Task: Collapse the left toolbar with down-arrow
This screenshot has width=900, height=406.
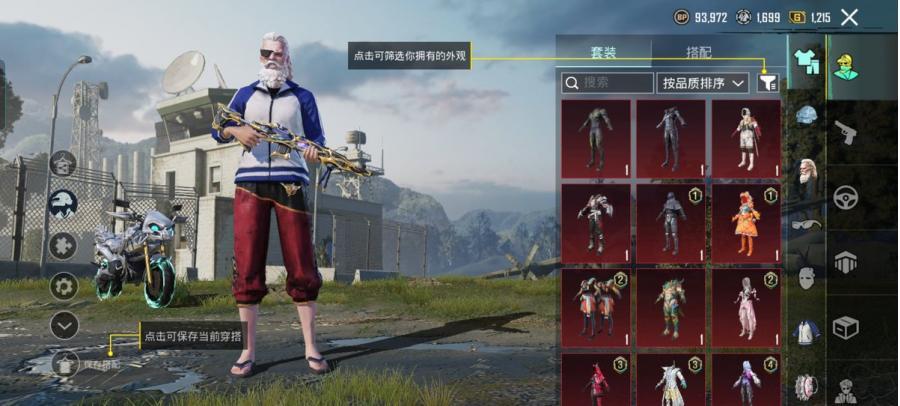Action: 64,325
